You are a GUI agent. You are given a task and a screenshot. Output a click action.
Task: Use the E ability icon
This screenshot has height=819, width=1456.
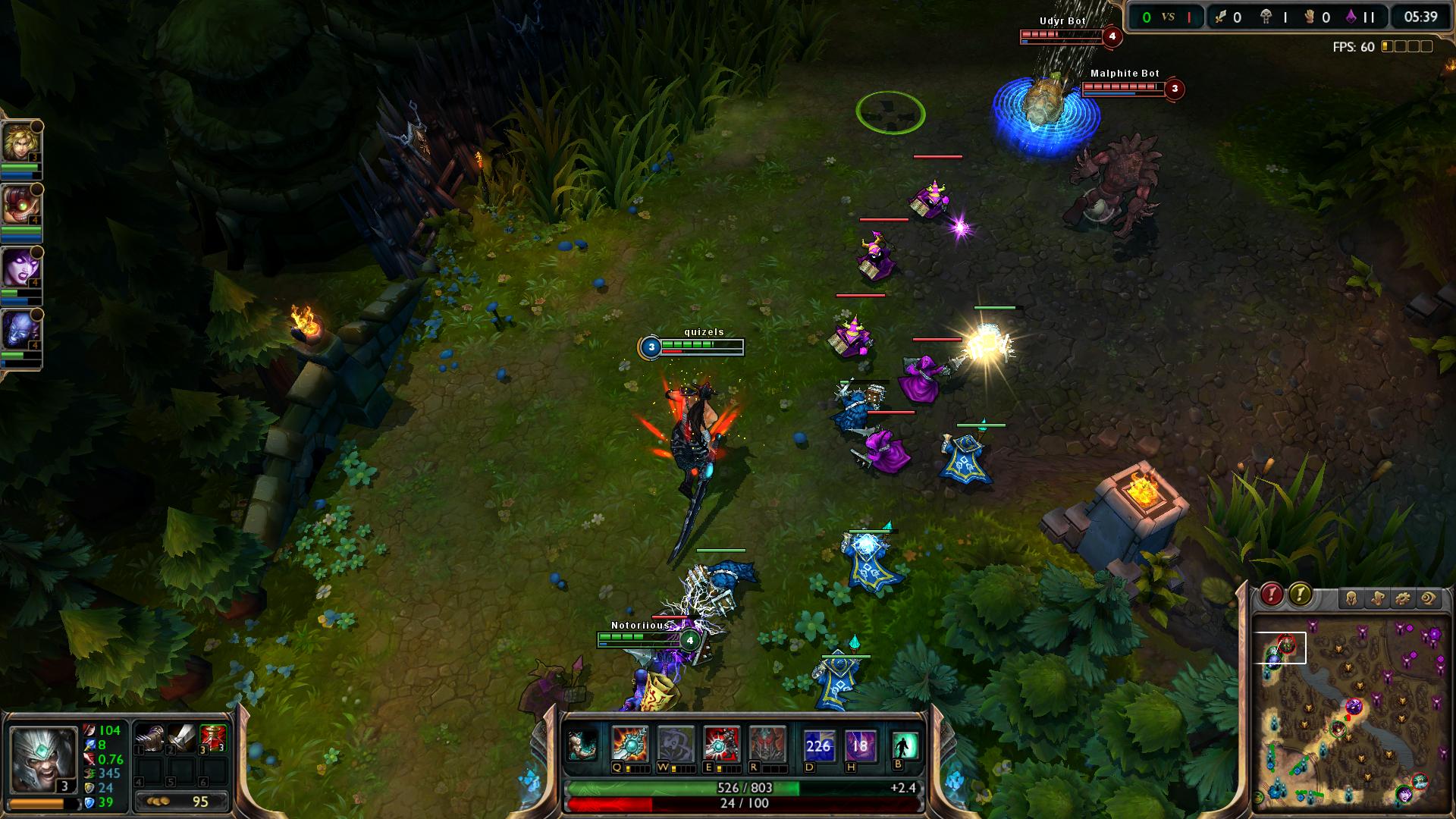click(720, 744)
